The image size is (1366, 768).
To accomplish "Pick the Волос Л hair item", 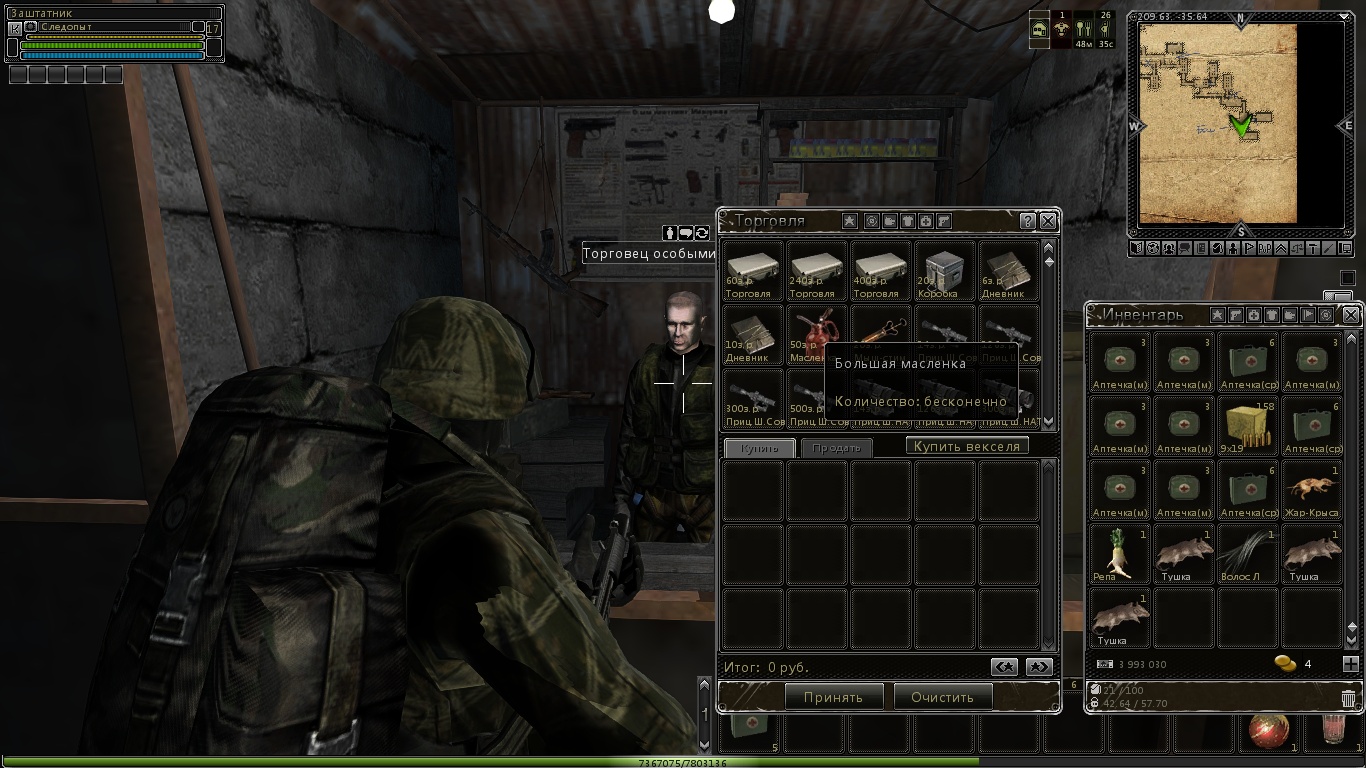I will point(1248,553).
